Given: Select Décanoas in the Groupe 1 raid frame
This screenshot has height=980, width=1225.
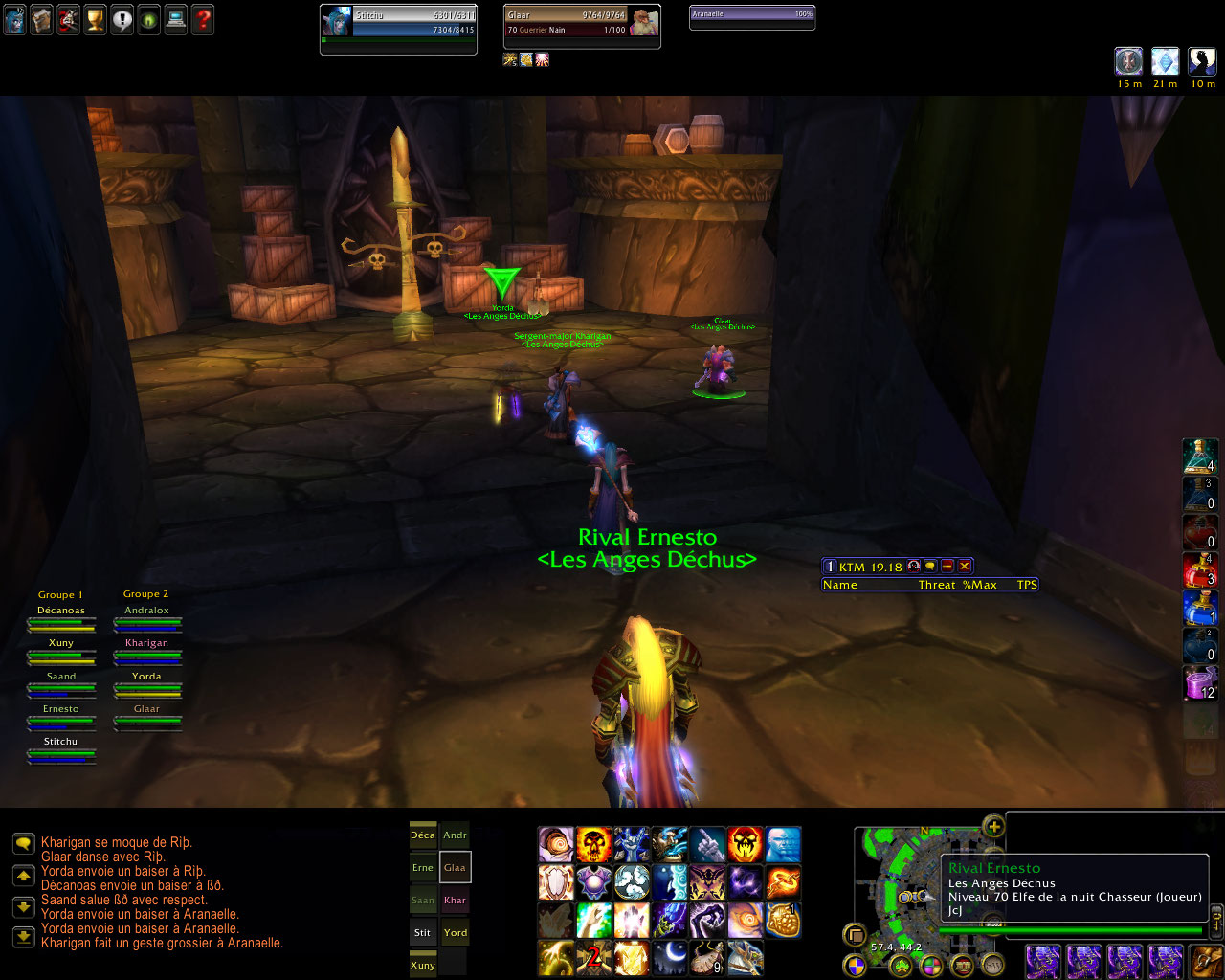Looking at the screenshot, I should click(61, 617).
